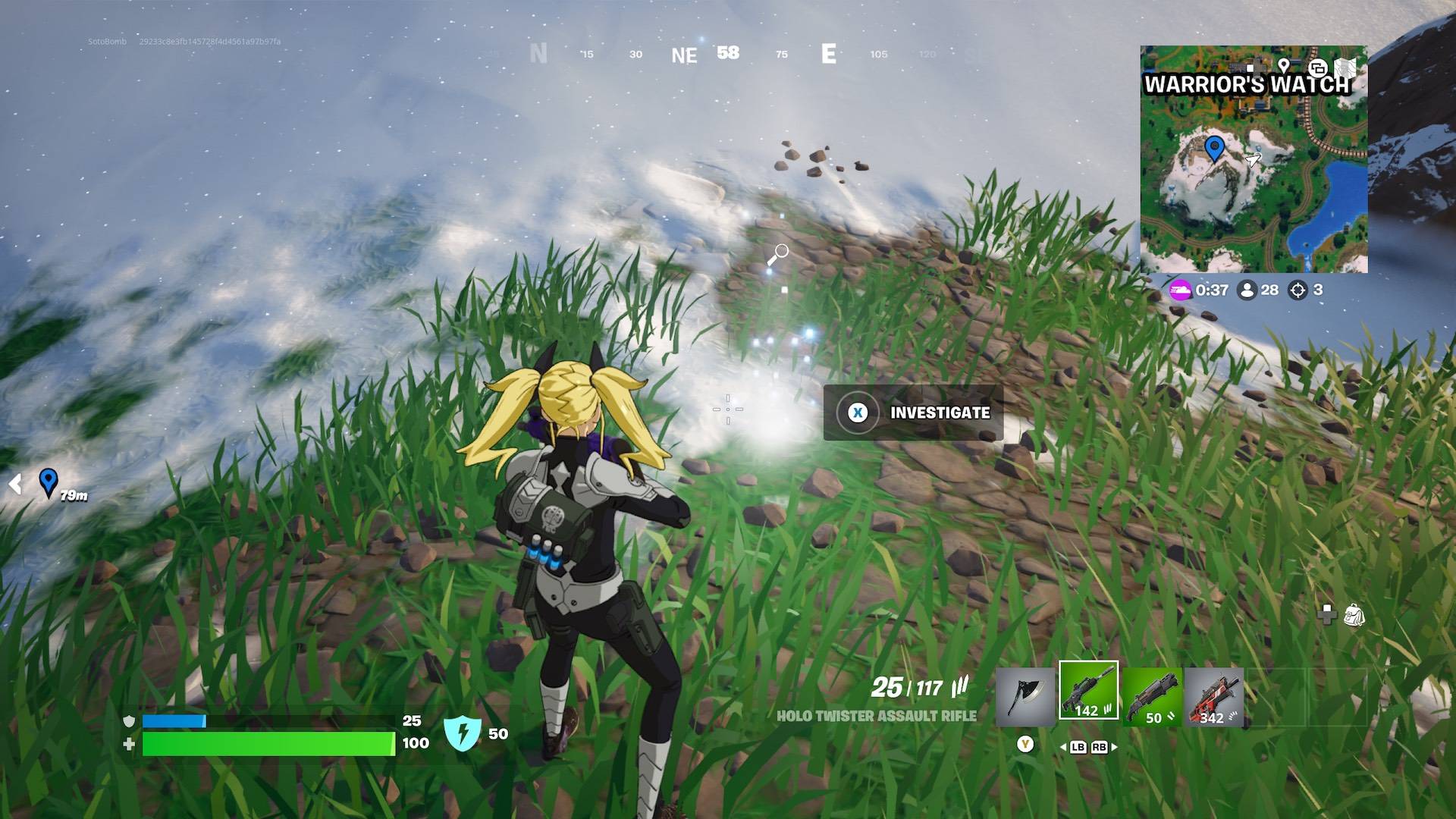Click the right arrow beside the RB button
This screenshot has height=819, width=1456.
1114,748
